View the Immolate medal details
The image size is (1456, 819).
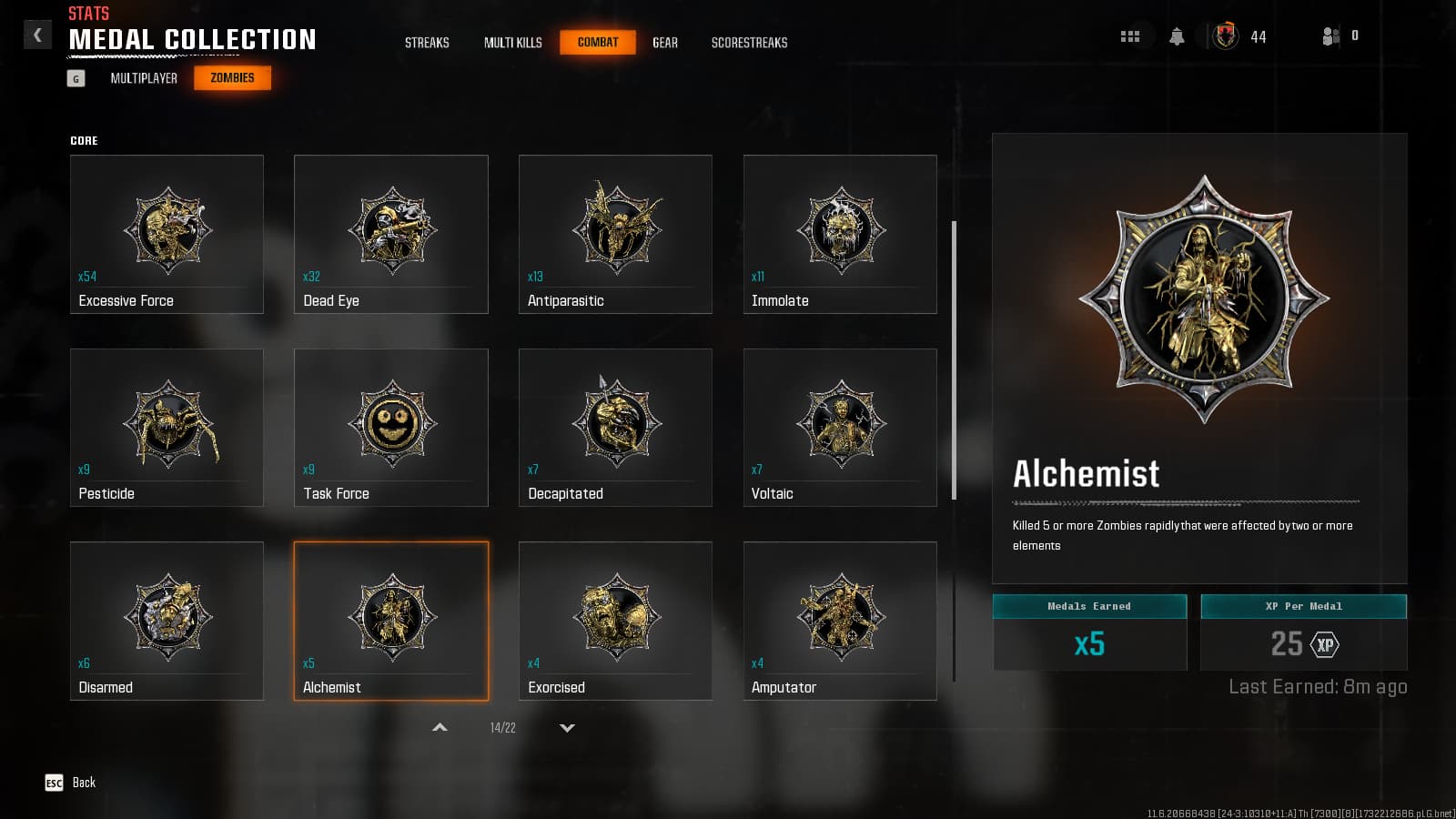tap(840, 234)
